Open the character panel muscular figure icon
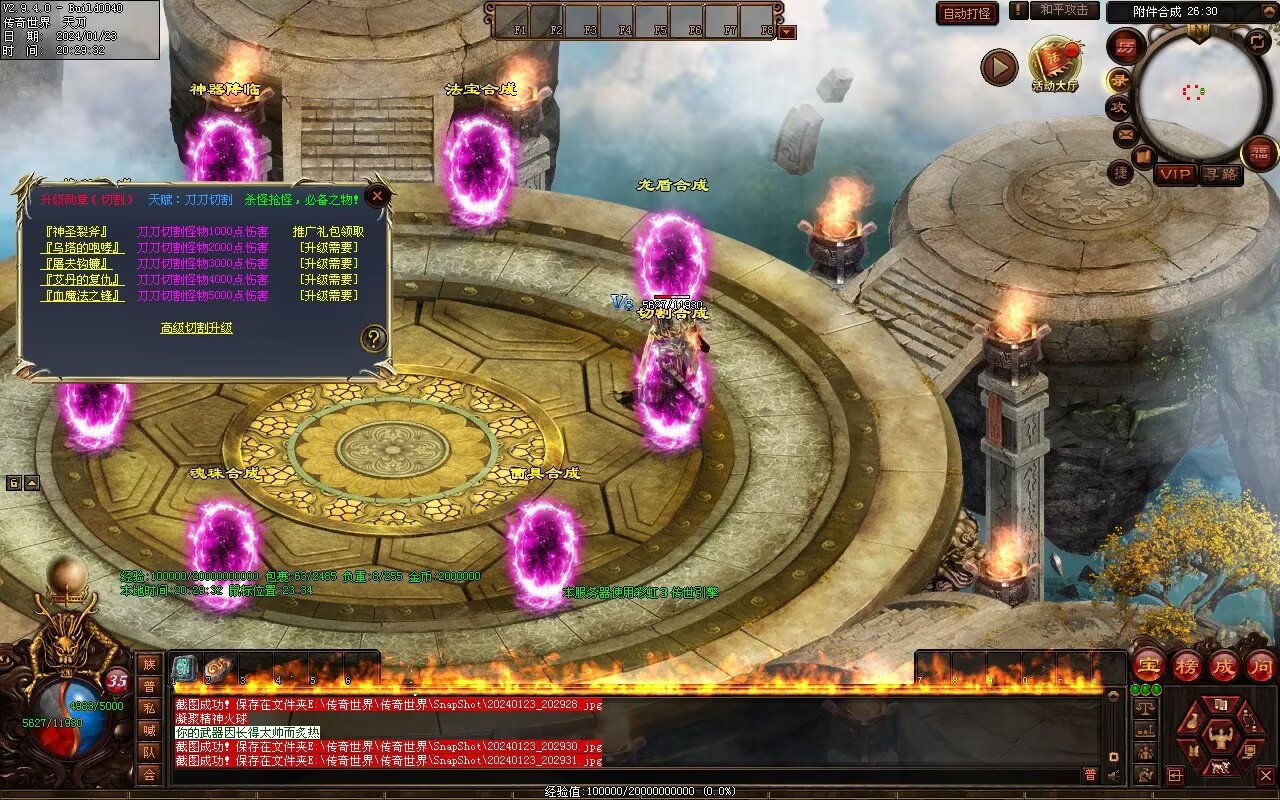 (x=1219, y=738)
